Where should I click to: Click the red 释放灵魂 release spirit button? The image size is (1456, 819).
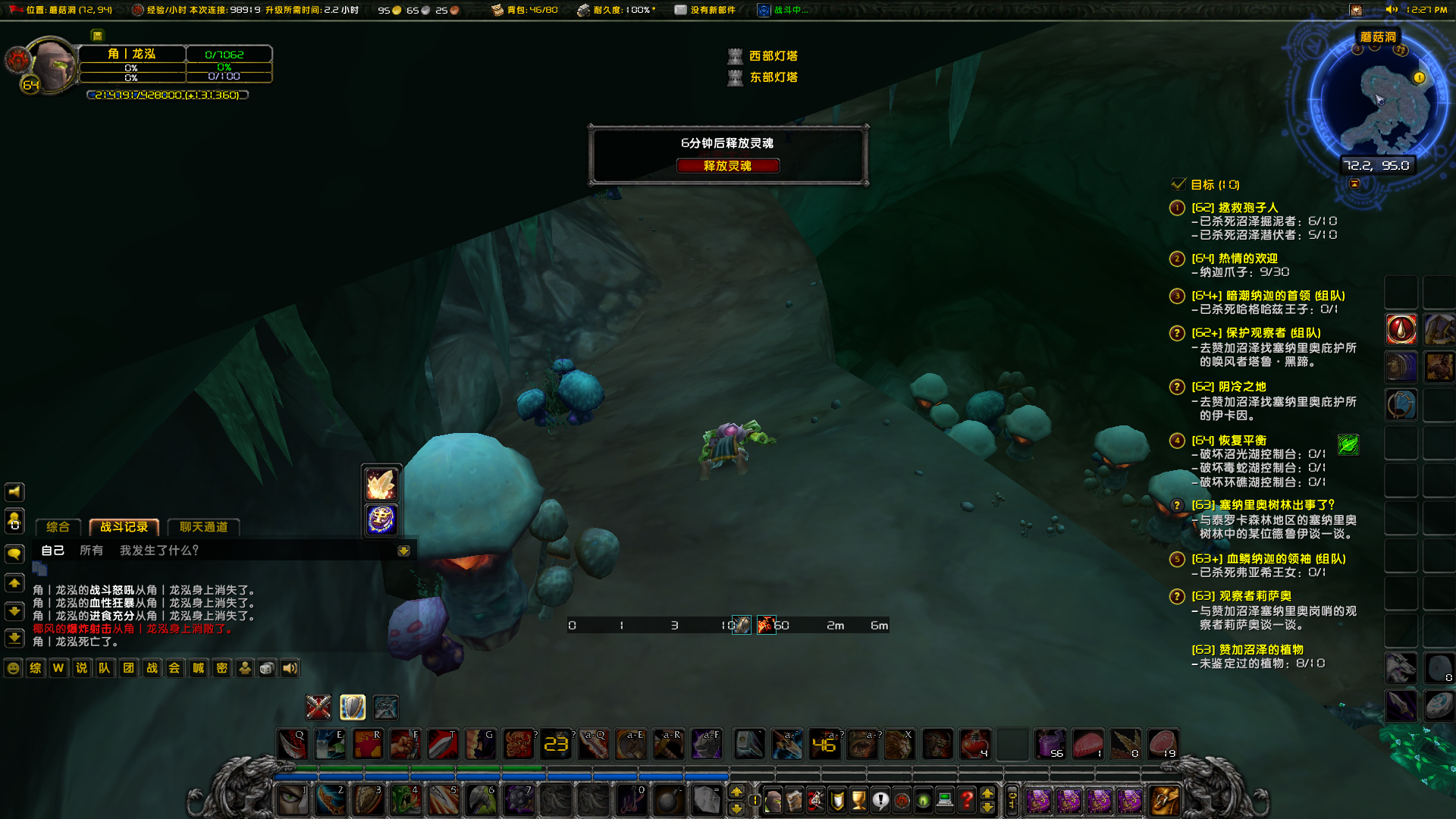click(727, 166)
